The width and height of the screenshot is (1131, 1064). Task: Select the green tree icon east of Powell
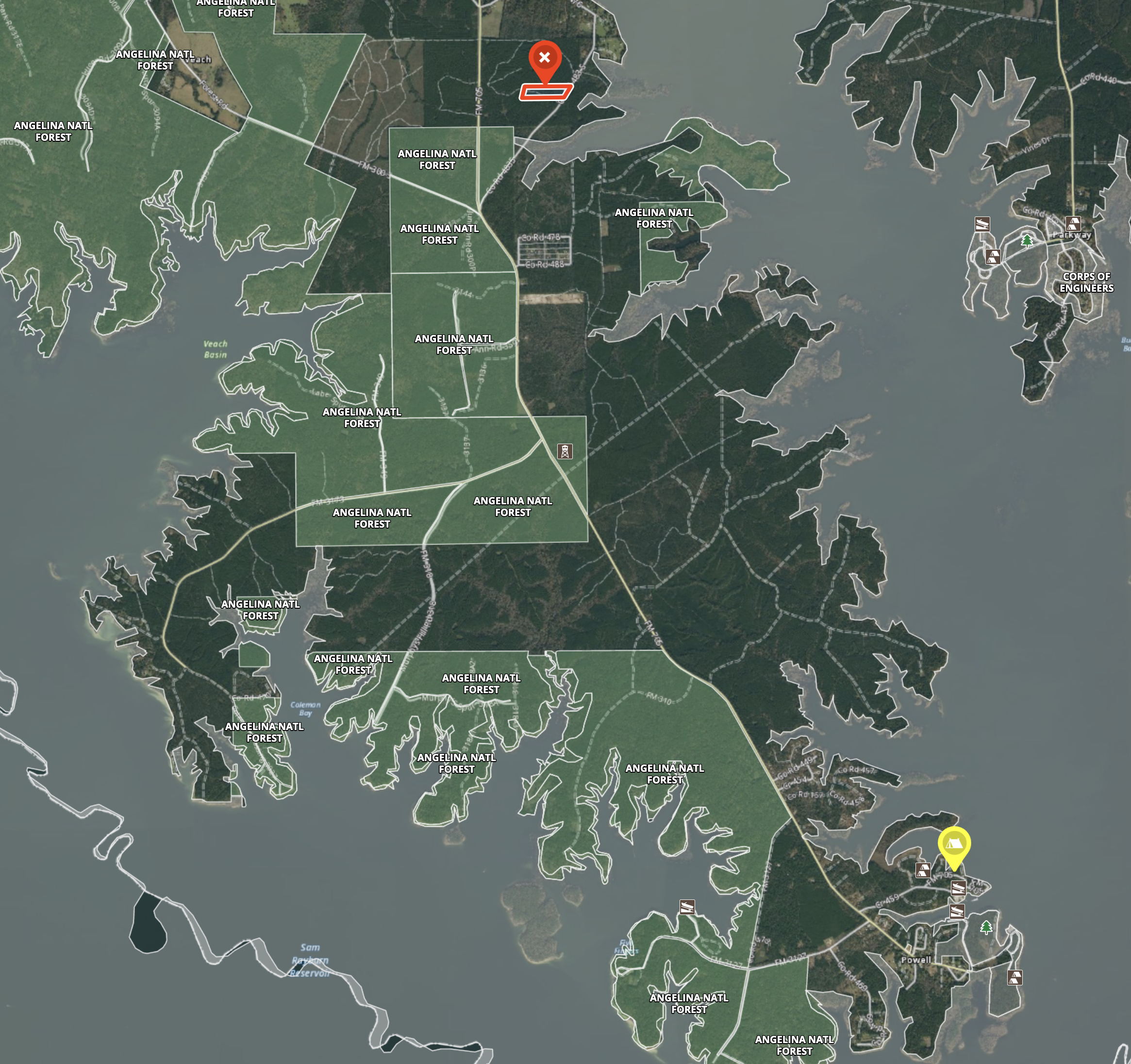[x=986, y=928]
